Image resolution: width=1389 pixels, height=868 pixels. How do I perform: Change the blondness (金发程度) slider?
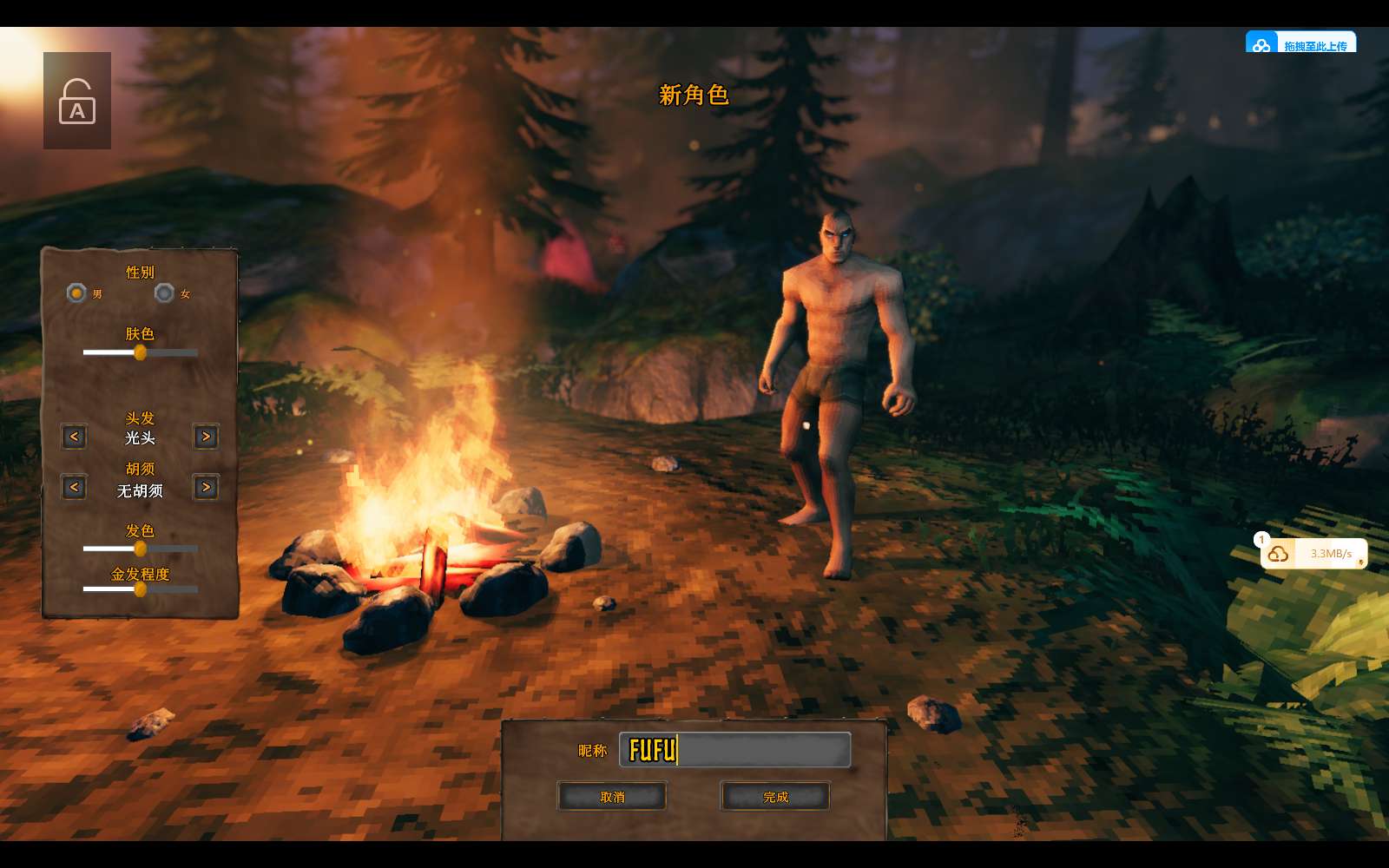[x=140, y=589]
